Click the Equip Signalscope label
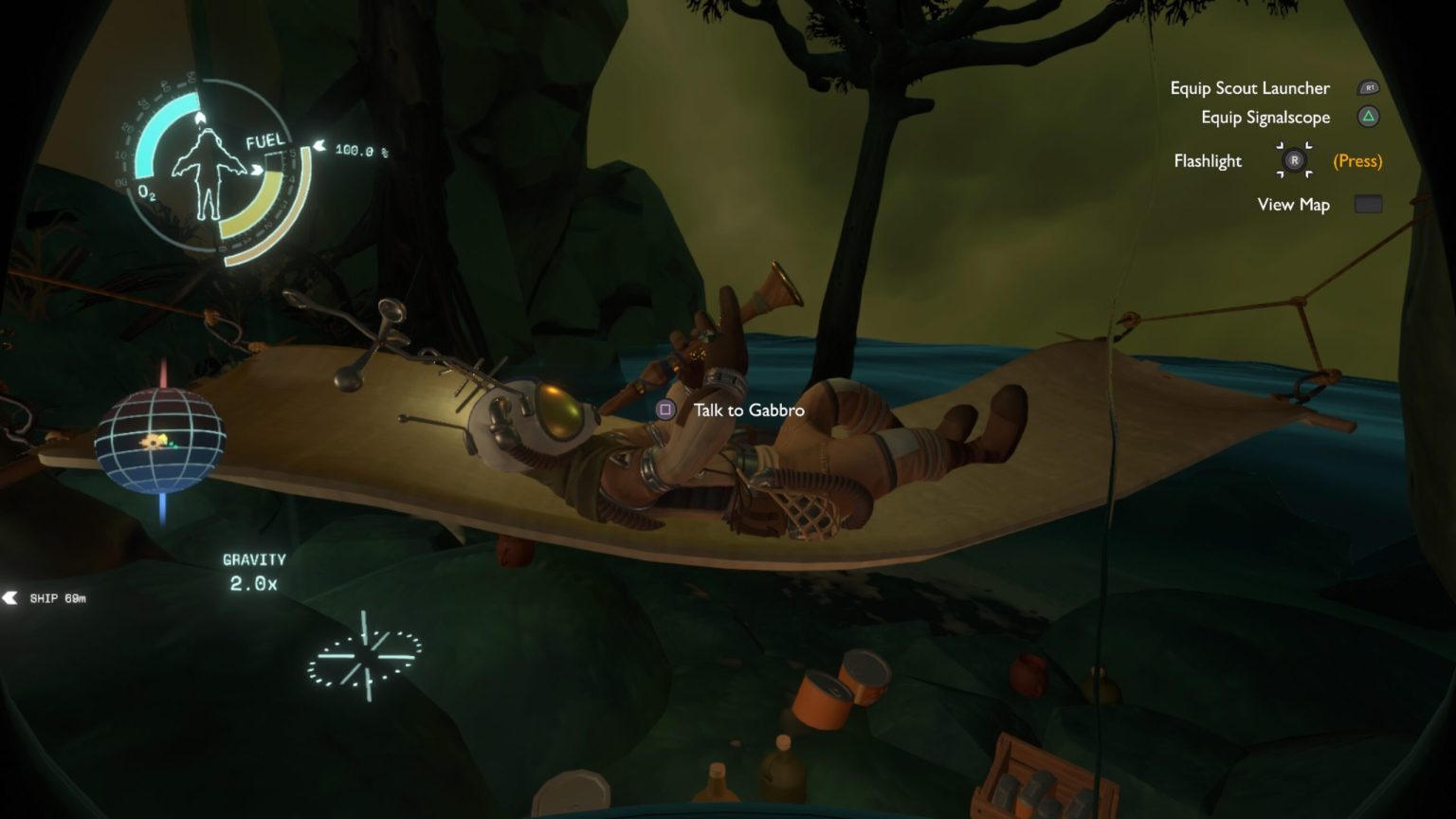The height and width of the screenshot is (819, 1456). (1264, 117)
